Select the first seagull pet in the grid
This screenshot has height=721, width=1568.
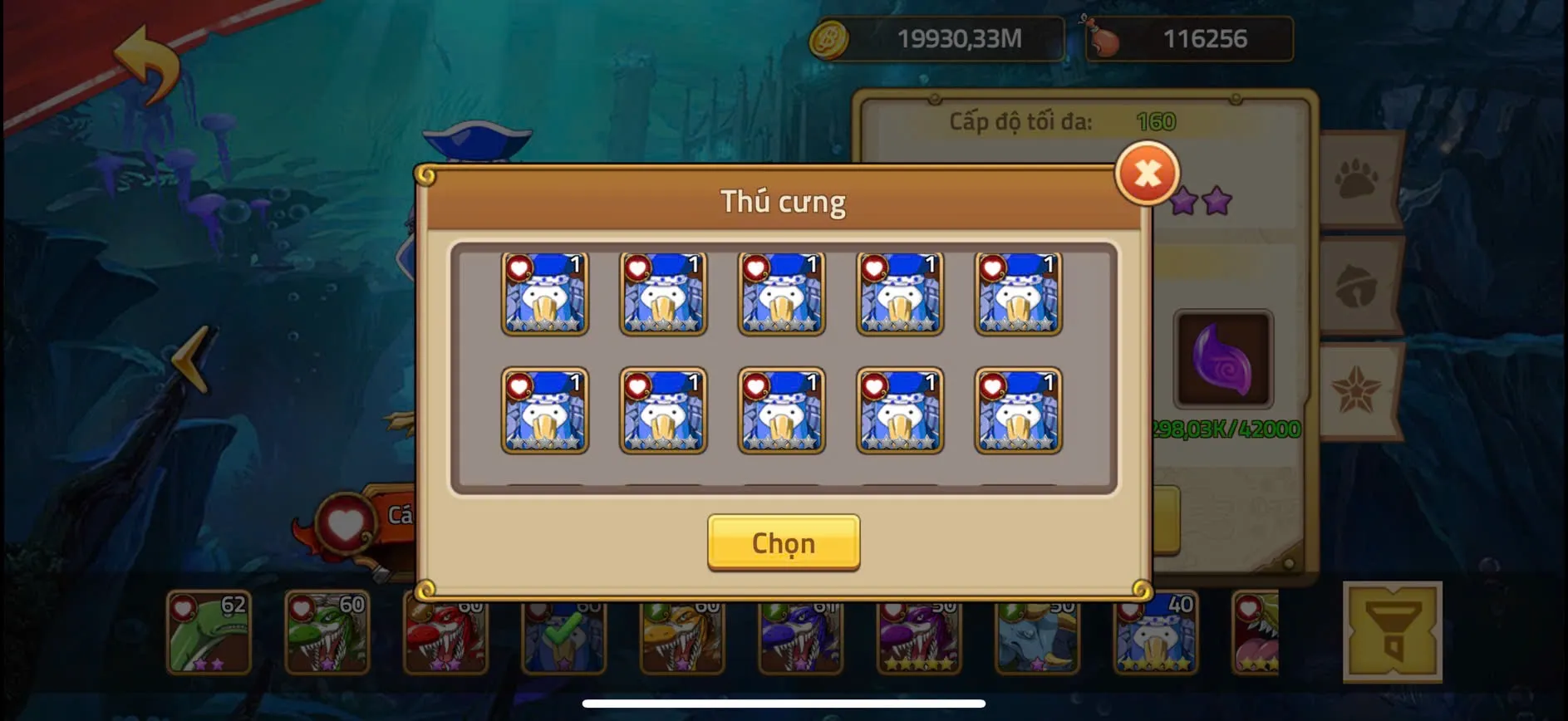[544, 295]
